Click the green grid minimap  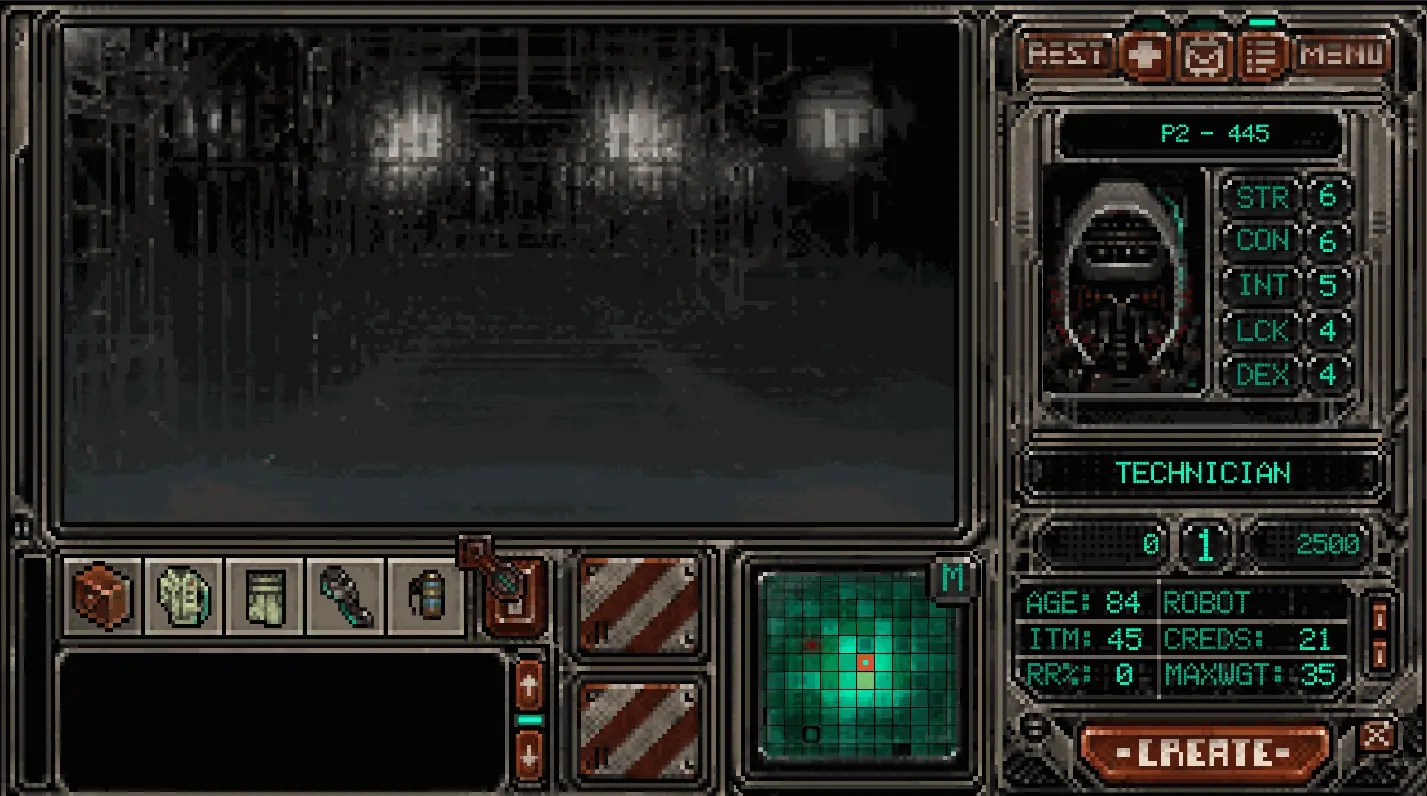[857, 664]
